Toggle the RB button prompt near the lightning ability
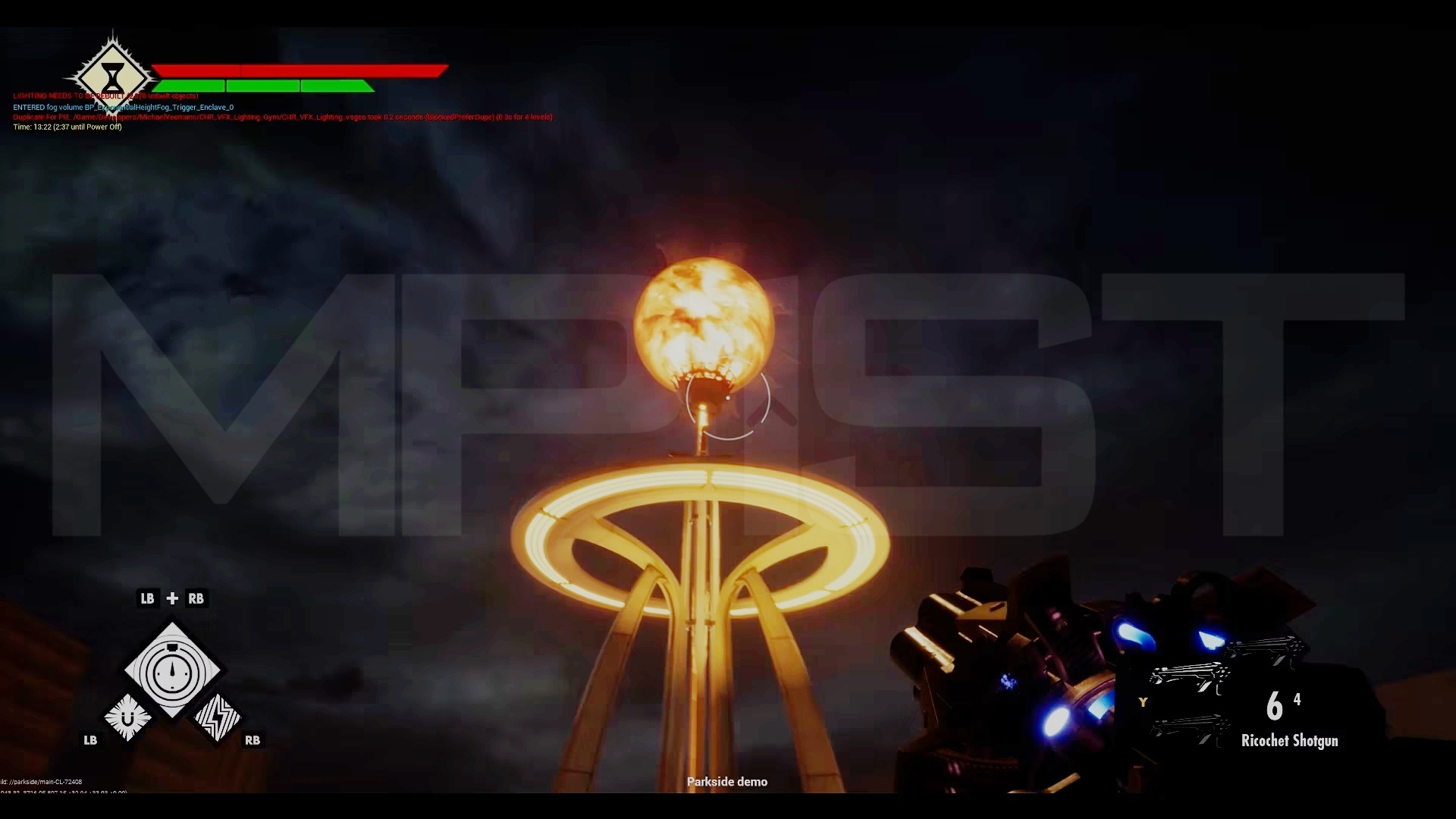The height and width of the screenshot is (819, 1456). 253,741
